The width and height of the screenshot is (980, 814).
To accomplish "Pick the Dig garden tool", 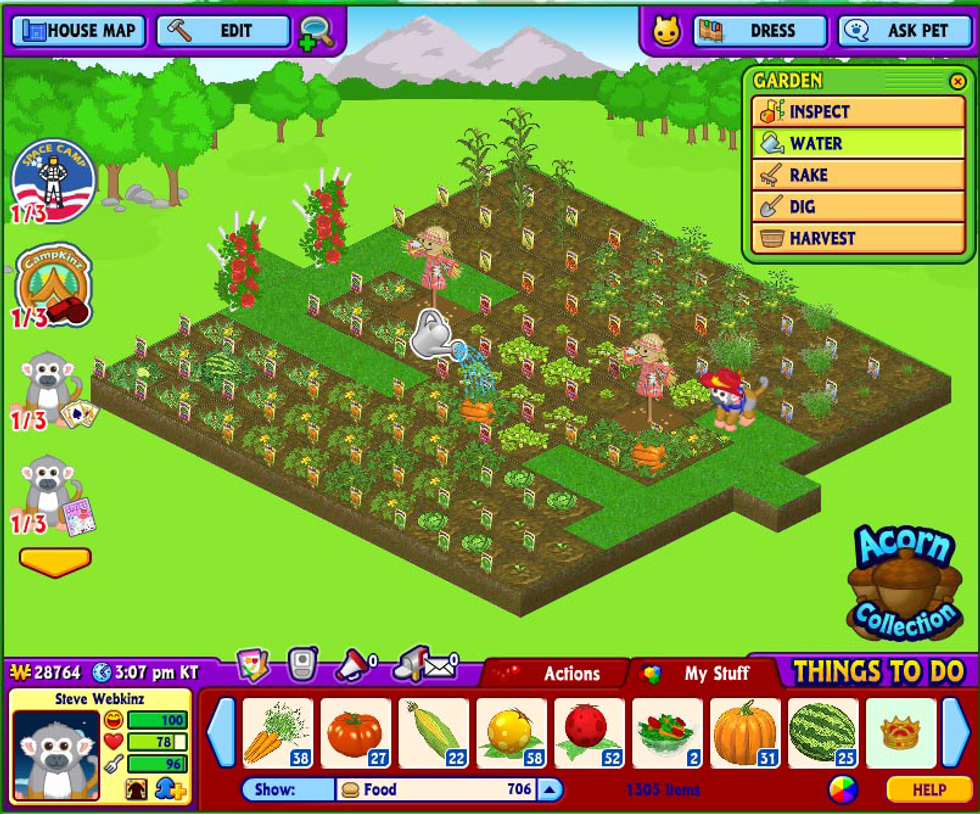I will click(858, 207).
